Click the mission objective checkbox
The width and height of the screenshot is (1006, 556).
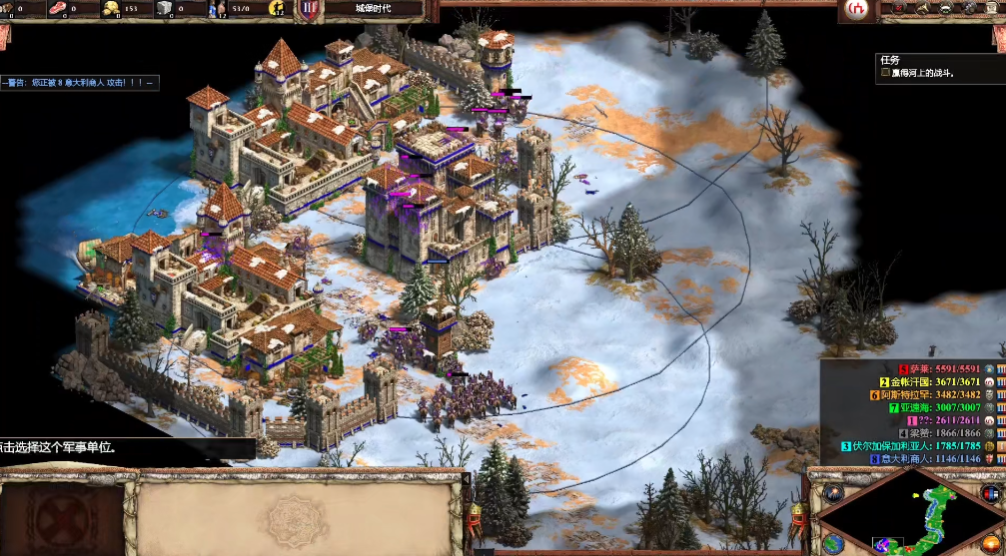click(885, 73)
